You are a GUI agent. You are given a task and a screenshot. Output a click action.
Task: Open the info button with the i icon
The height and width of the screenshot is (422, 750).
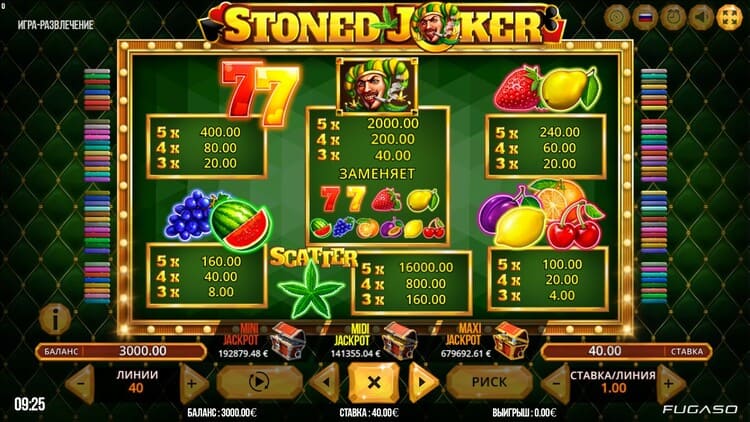[52, 319]
